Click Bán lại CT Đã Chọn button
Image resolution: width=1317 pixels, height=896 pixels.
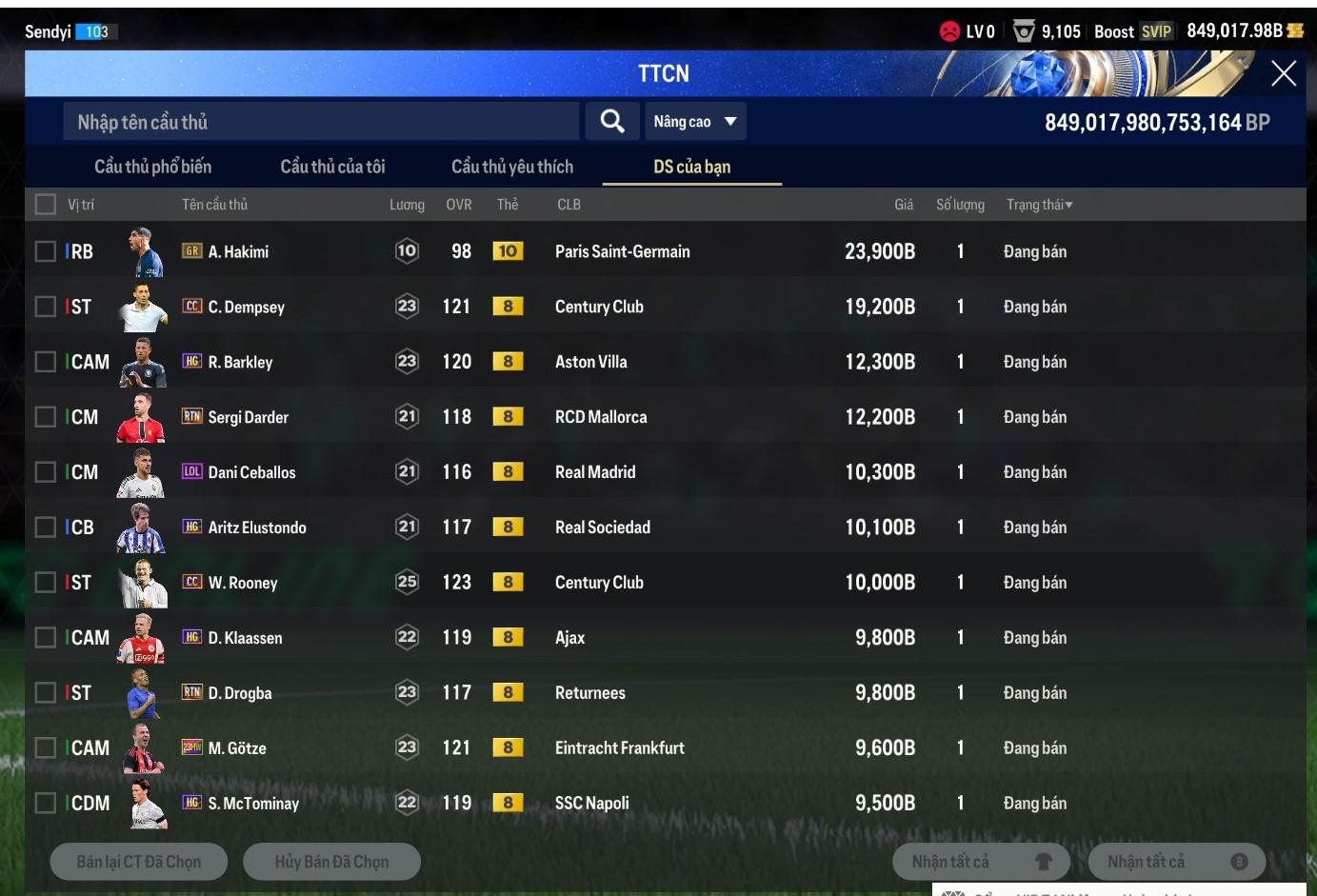point(139,862)
